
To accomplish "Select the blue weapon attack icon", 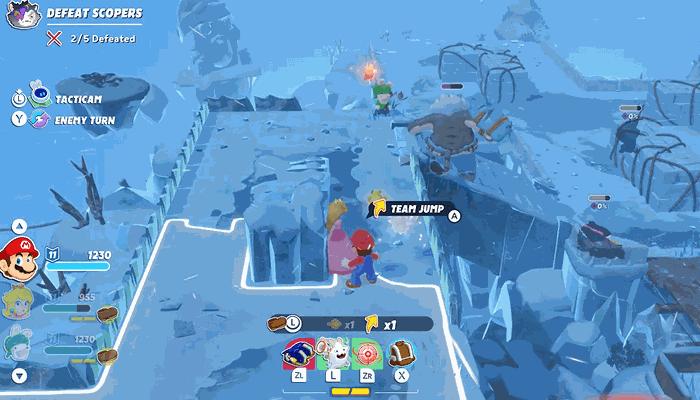I will pyautogui.click(x=299, y=351).
